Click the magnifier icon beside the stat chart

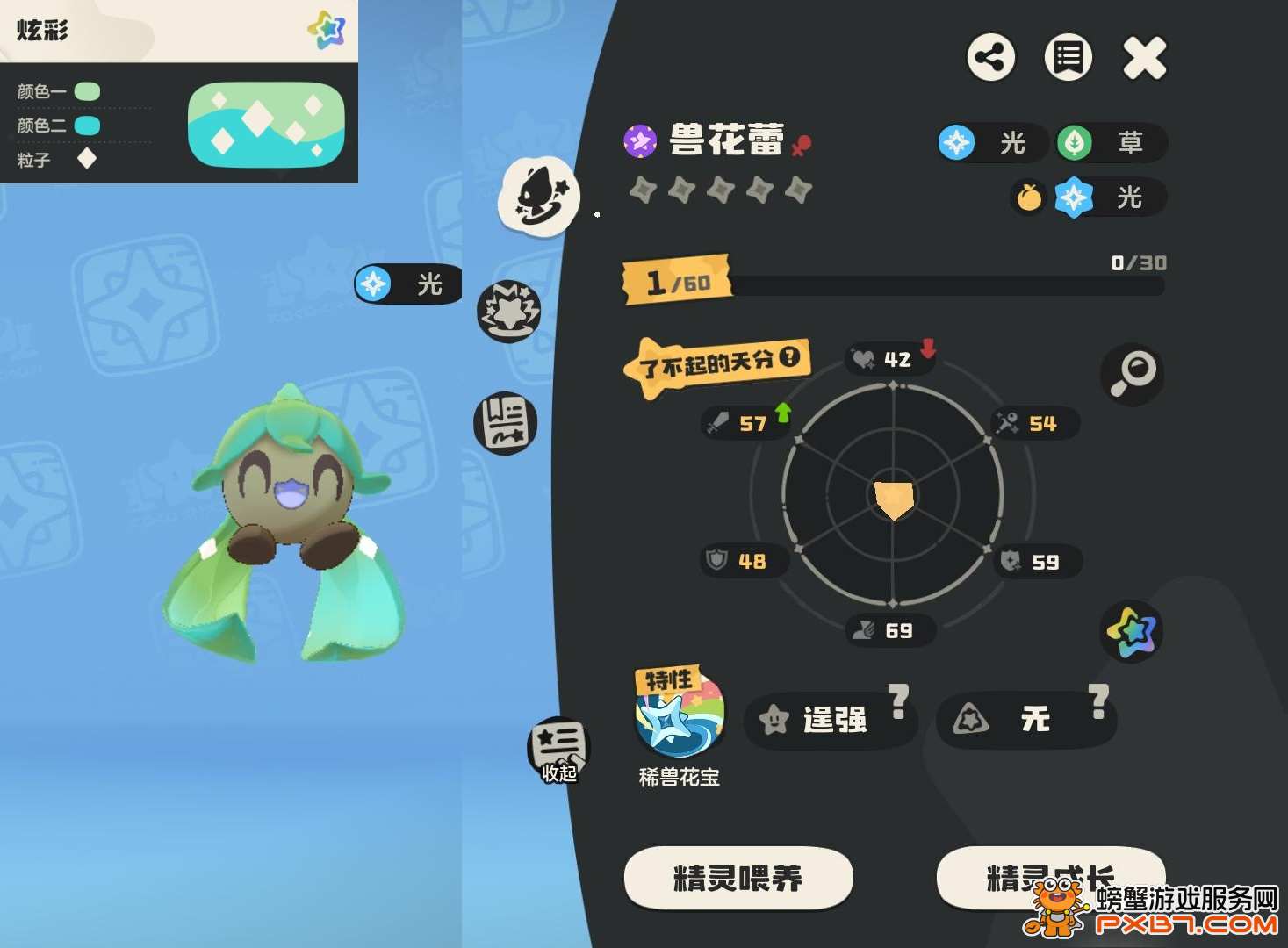tap(1133, 374)
